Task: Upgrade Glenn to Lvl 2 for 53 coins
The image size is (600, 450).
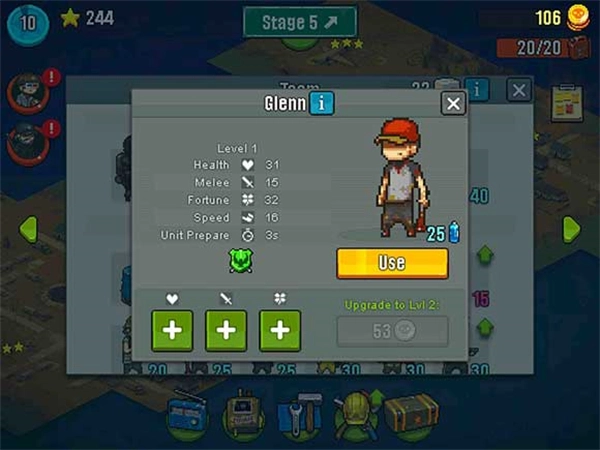Action: (392, 331)
